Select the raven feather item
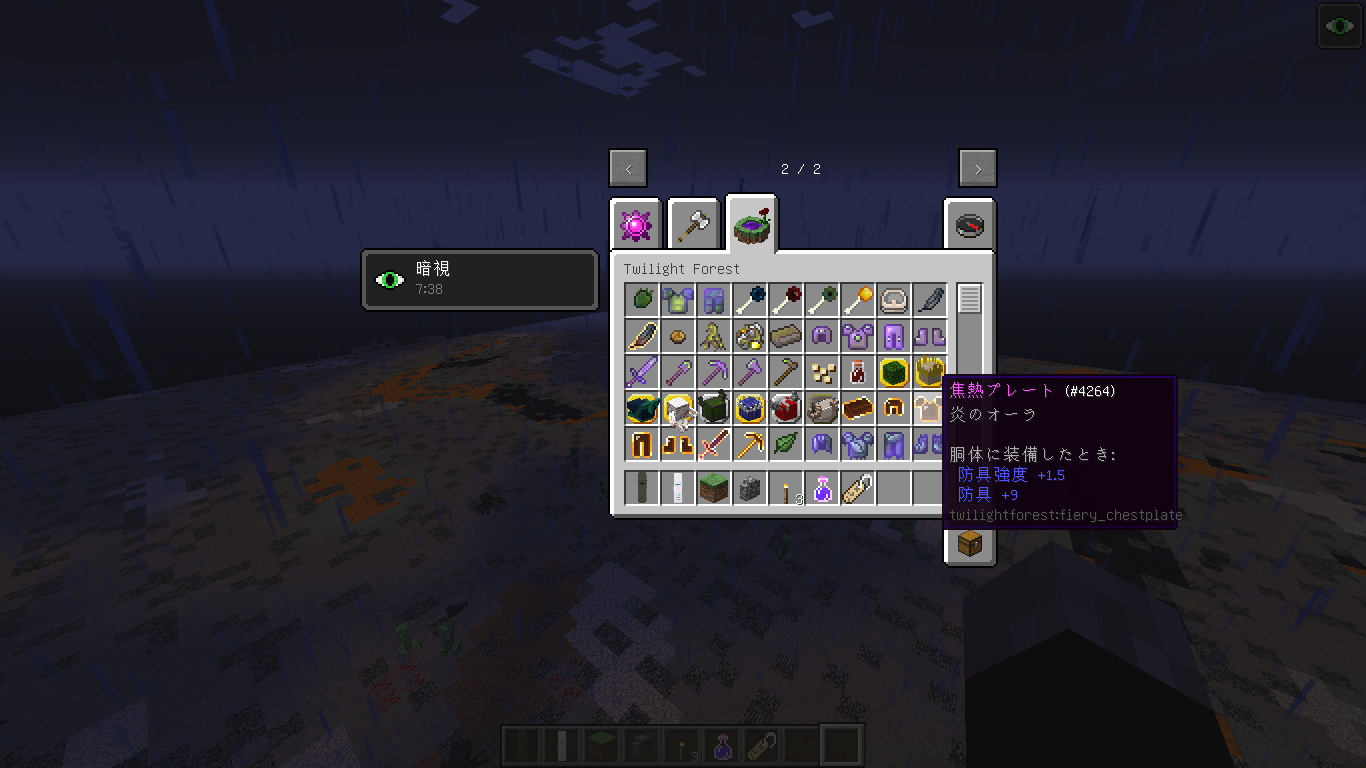Viewport: 1366px width, 768px height. (x=929, y=300)
